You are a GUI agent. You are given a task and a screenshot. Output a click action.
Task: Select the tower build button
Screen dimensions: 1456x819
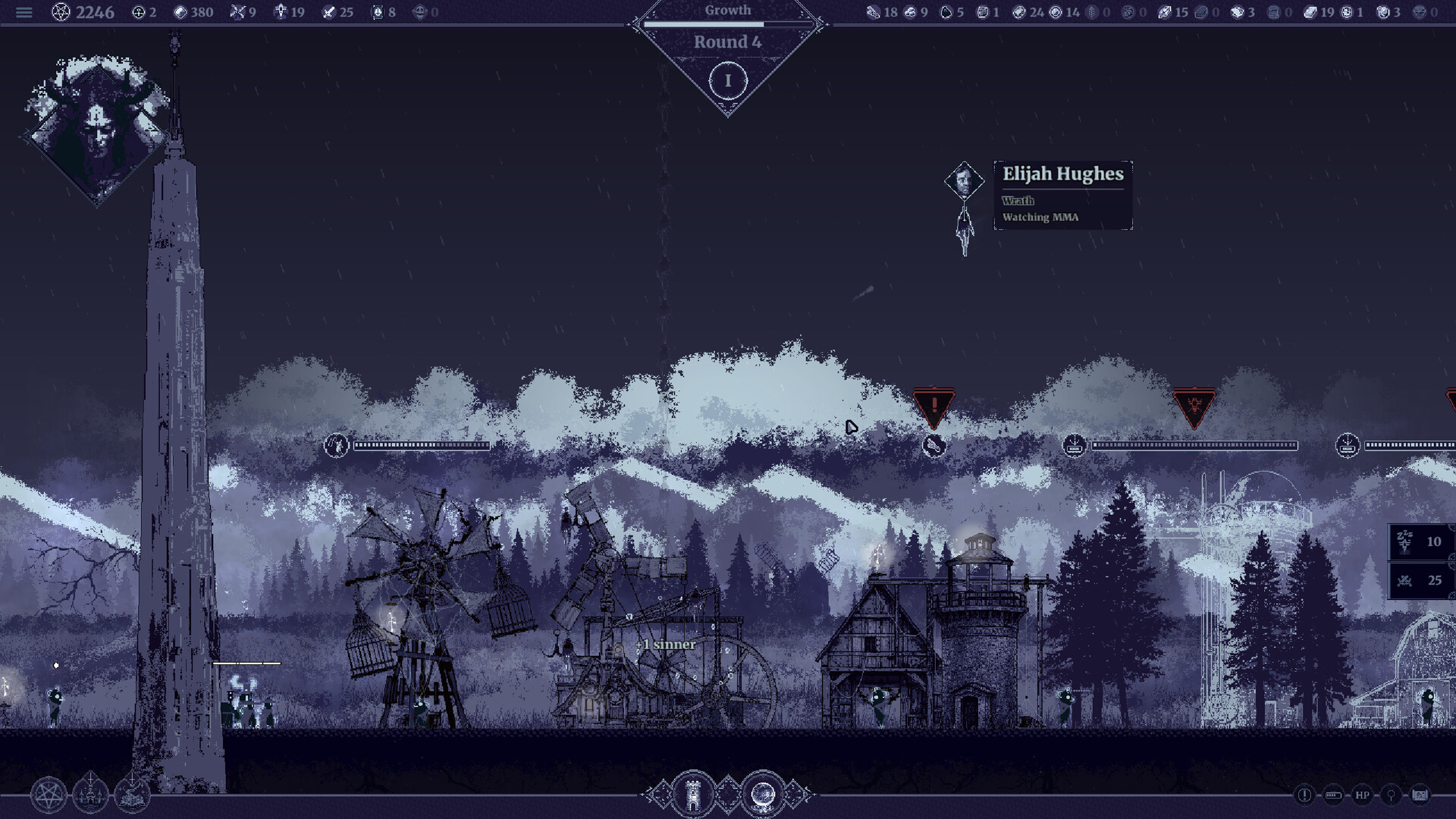click(x=692, y=795)
